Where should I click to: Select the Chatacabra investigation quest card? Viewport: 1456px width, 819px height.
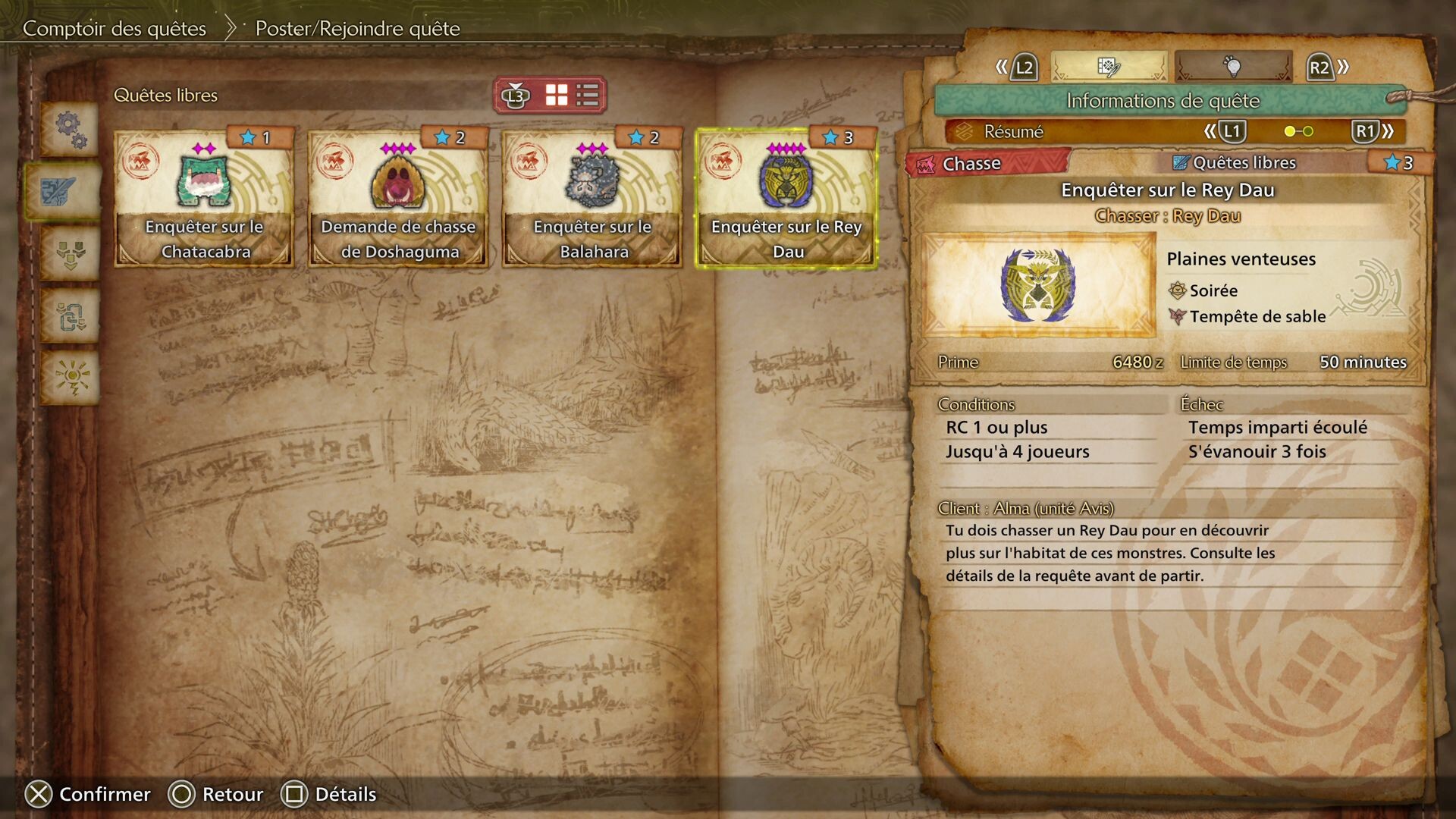(204, 199)
